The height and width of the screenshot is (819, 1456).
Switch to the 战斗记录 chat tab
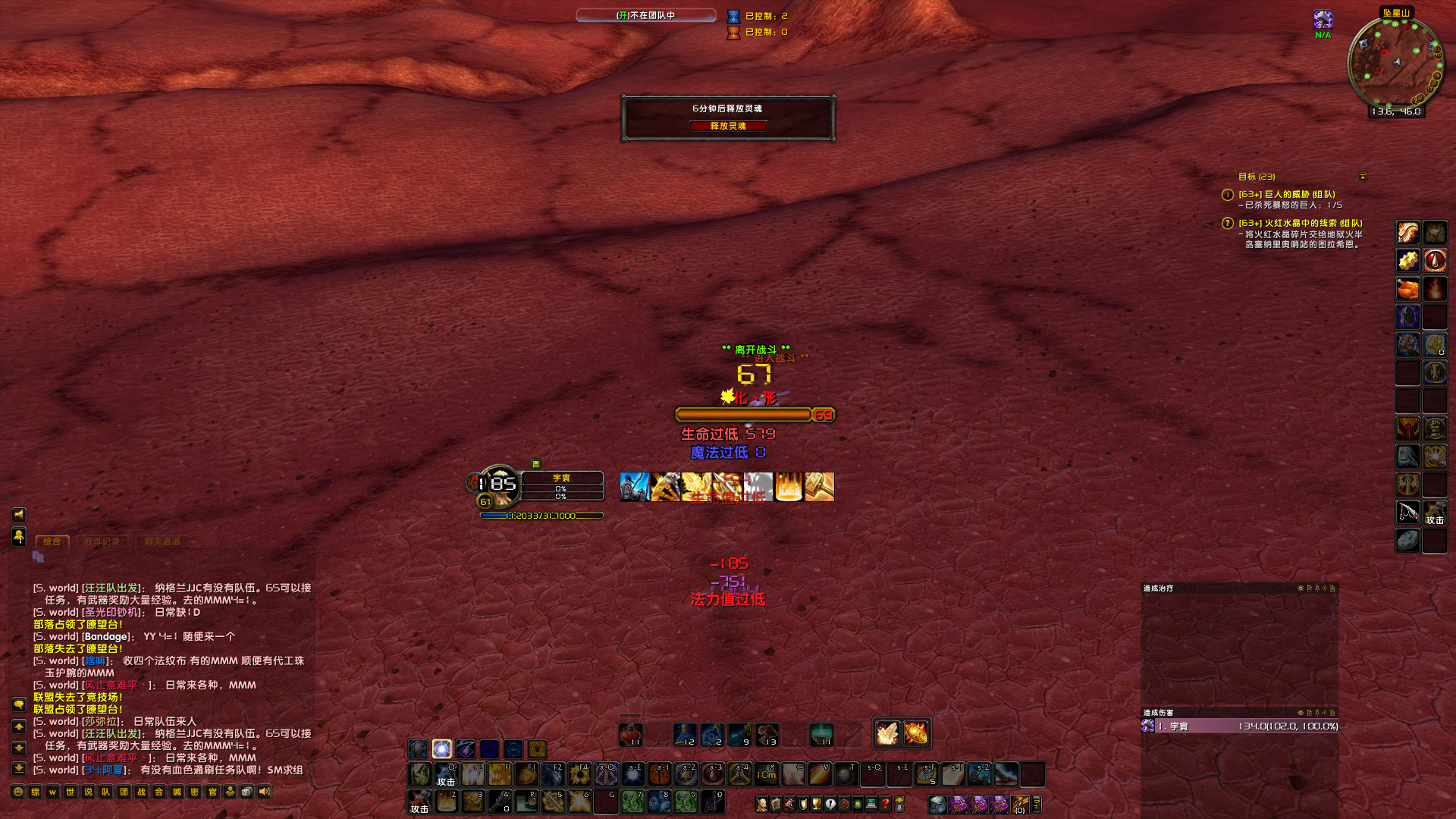click(102, 541)
